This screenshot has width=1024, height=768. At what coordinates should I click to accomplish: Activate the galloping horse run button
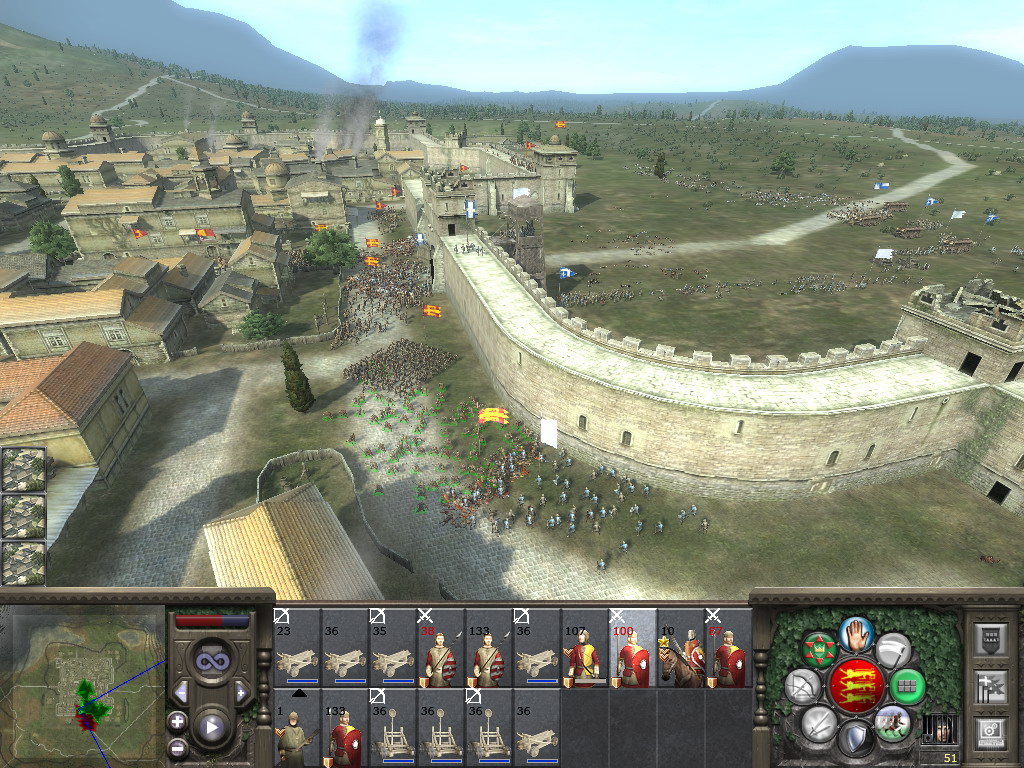892,723
